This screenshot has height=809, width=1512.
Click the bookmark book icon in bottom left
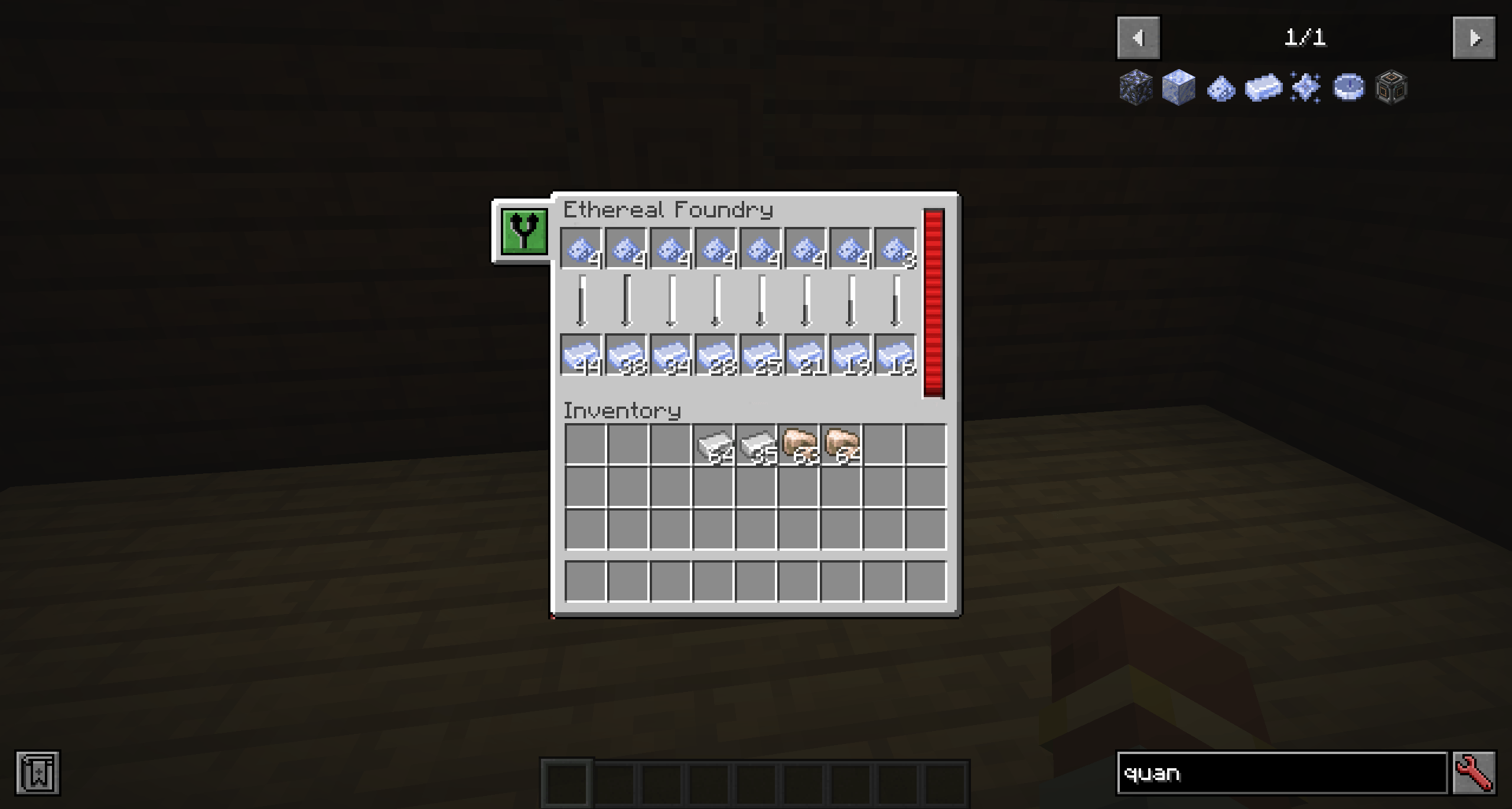[x=38, y=772]
